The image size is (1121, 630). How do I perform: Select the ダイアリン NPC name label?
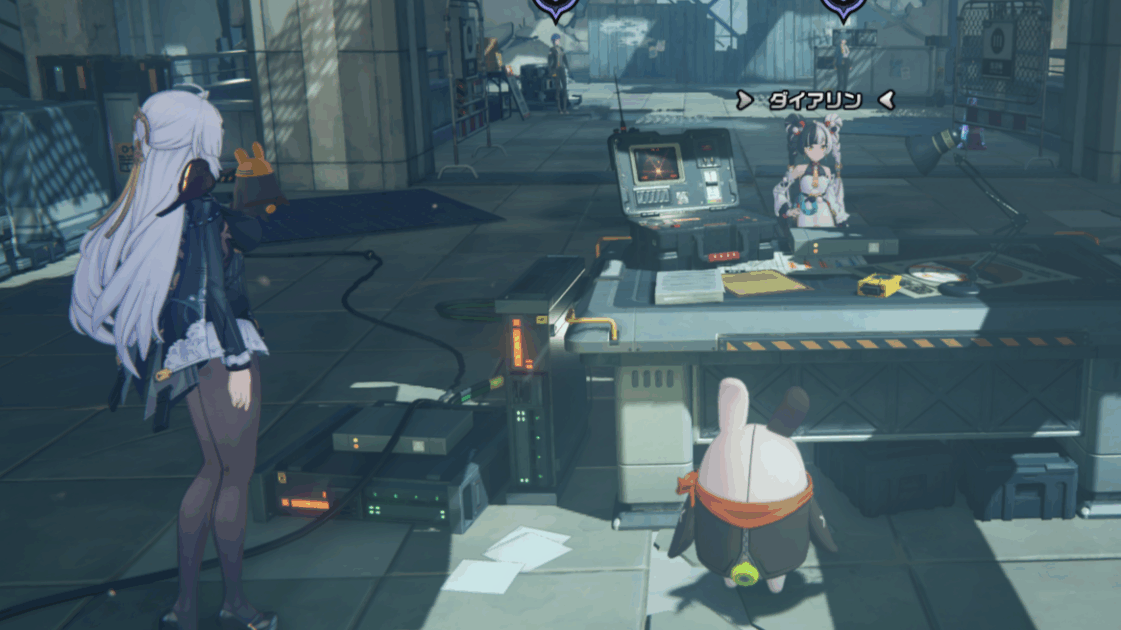tap(814, 100)
